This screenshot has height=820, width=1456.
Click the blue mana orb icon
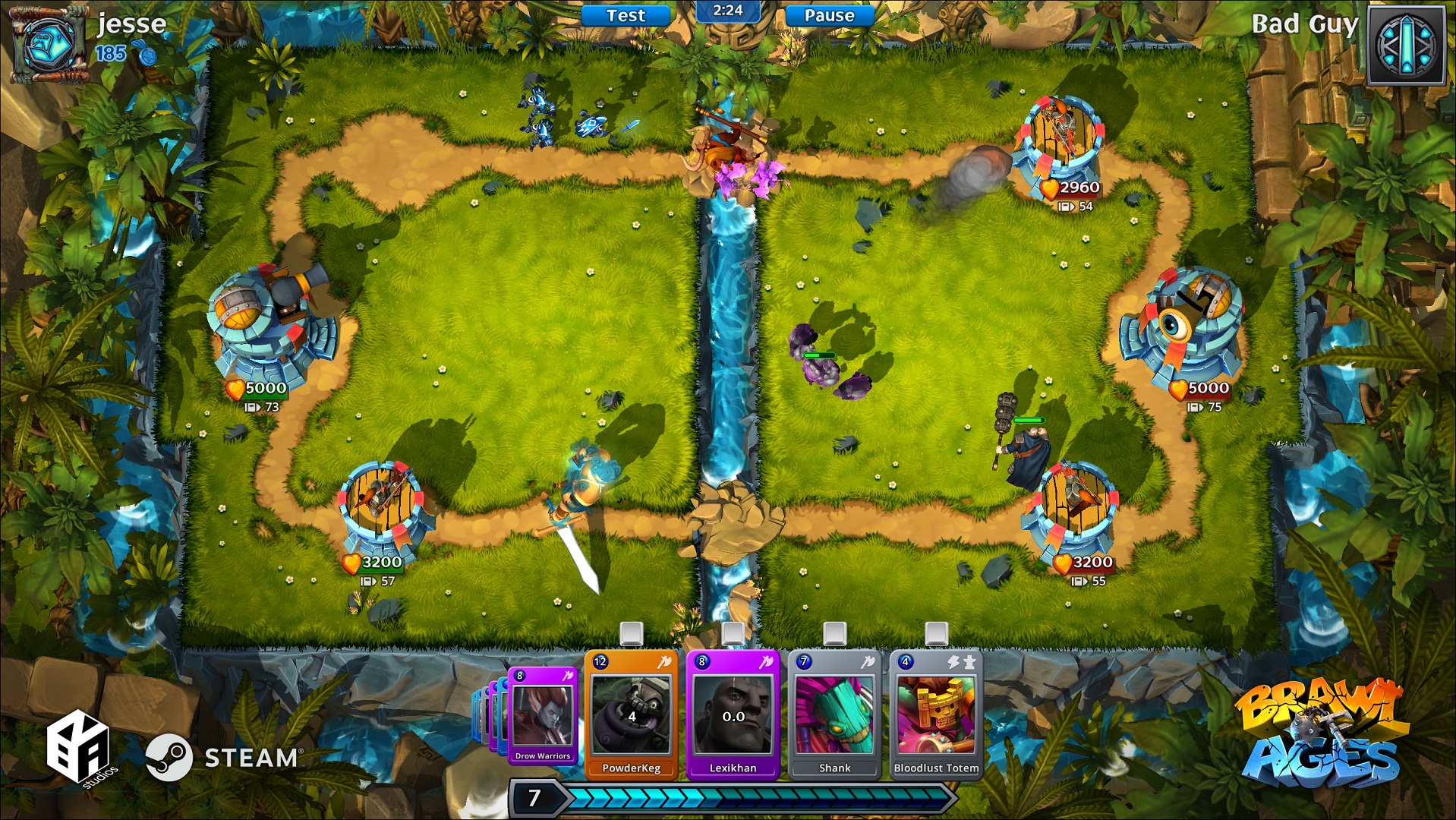coord(150,55)
